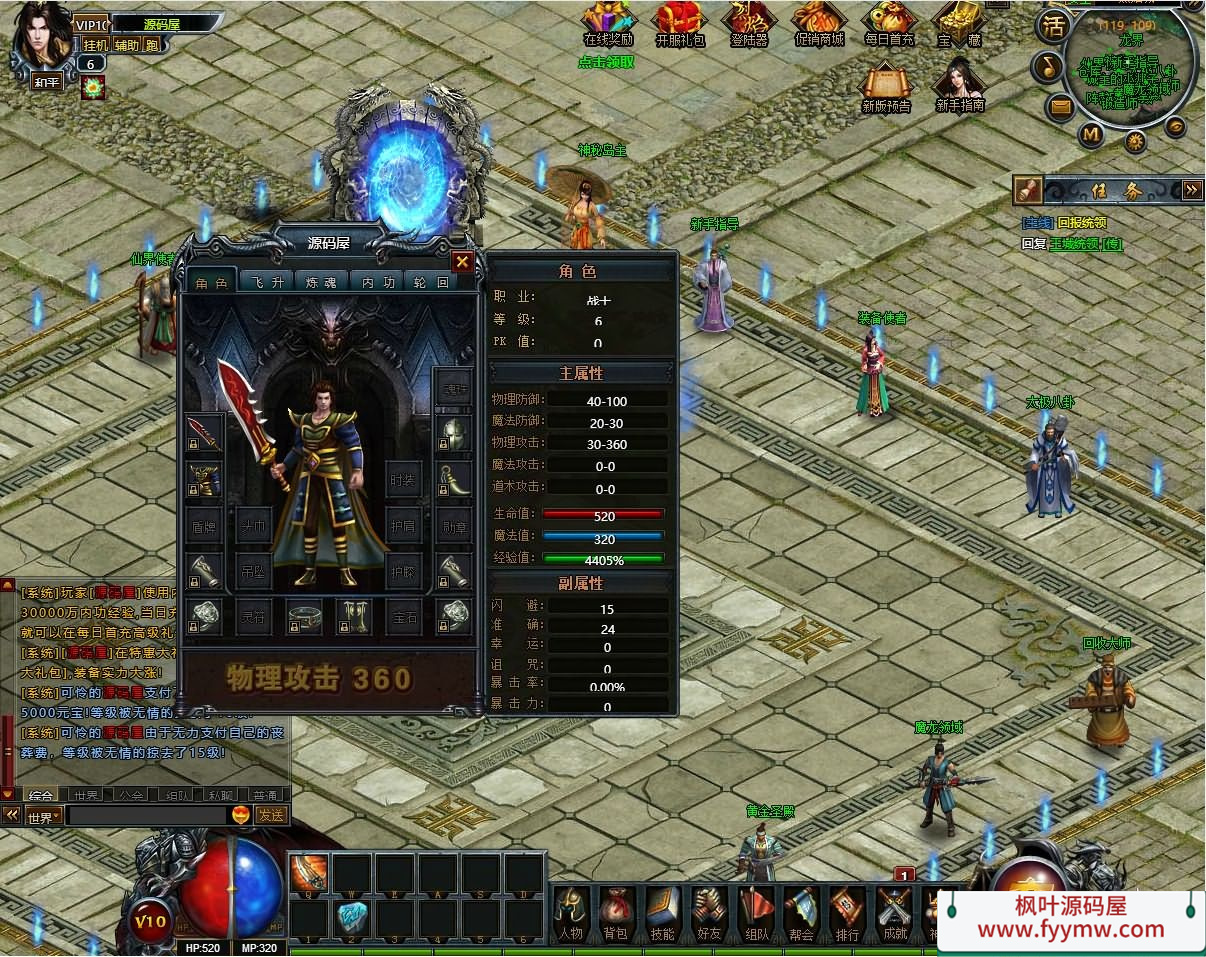Click the 发送 send chat button
Screen dimensions: 1206x957
[271, 815]
